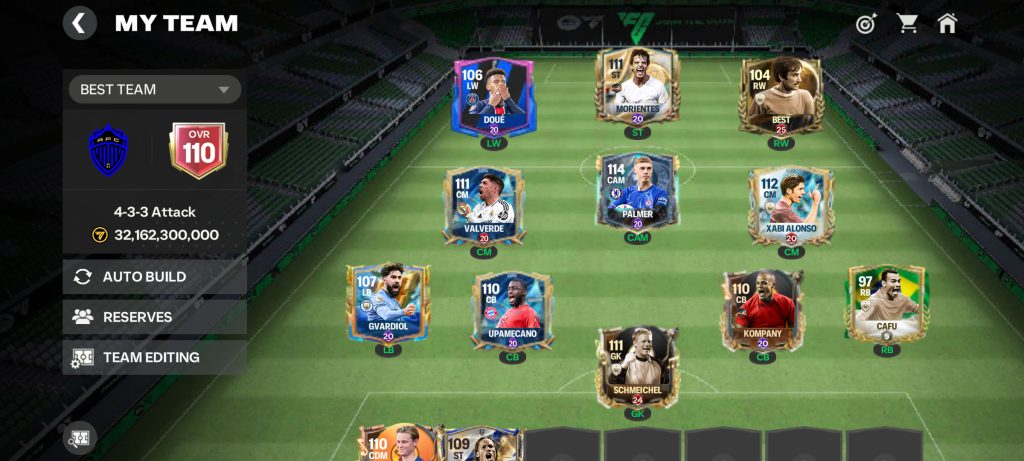
Task: Choose the Palmer CAM card
Action: point(637,192)
